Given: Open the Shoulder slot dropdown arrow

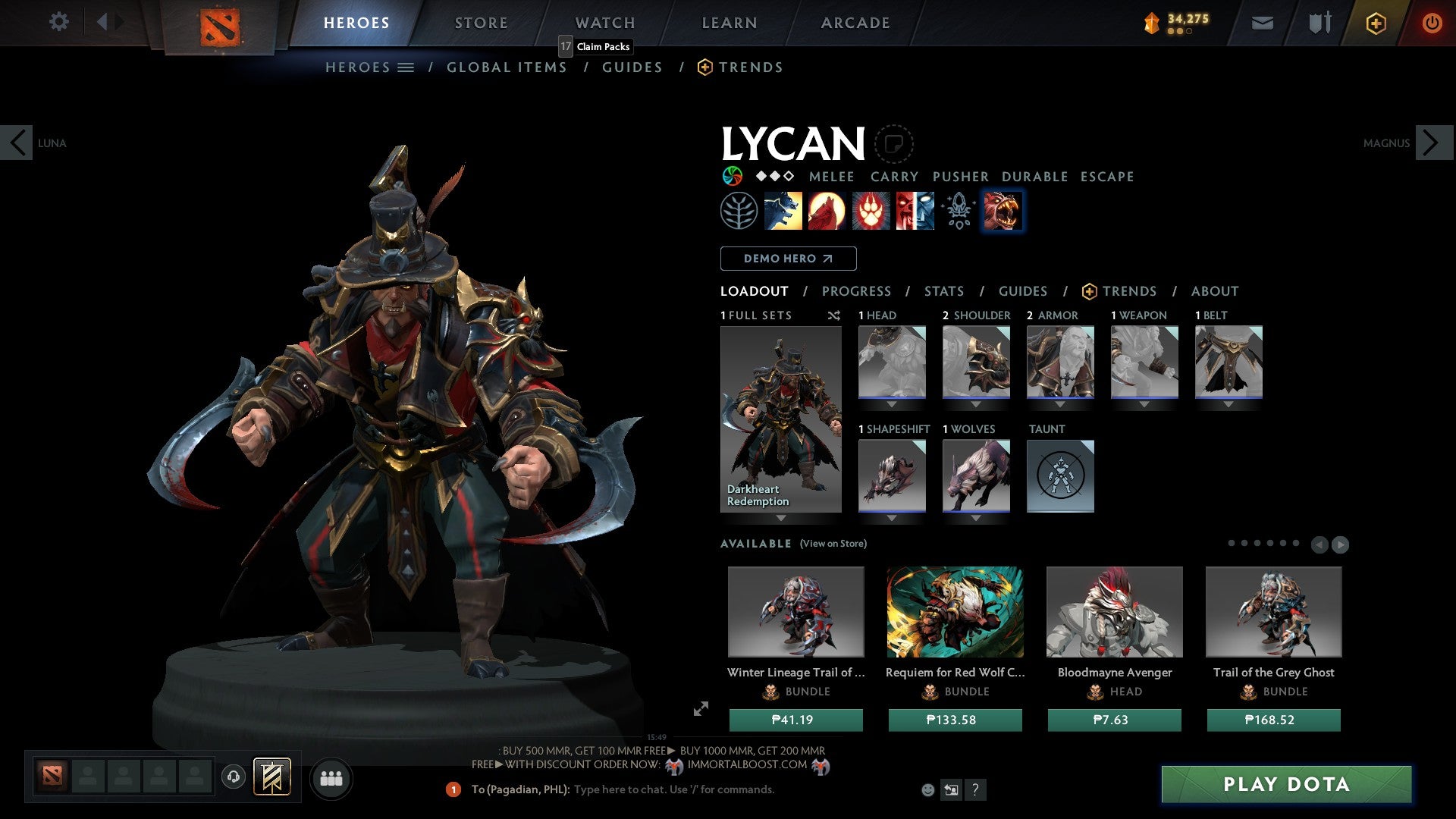Looking at the screenshot, I should tap(976, 403).
